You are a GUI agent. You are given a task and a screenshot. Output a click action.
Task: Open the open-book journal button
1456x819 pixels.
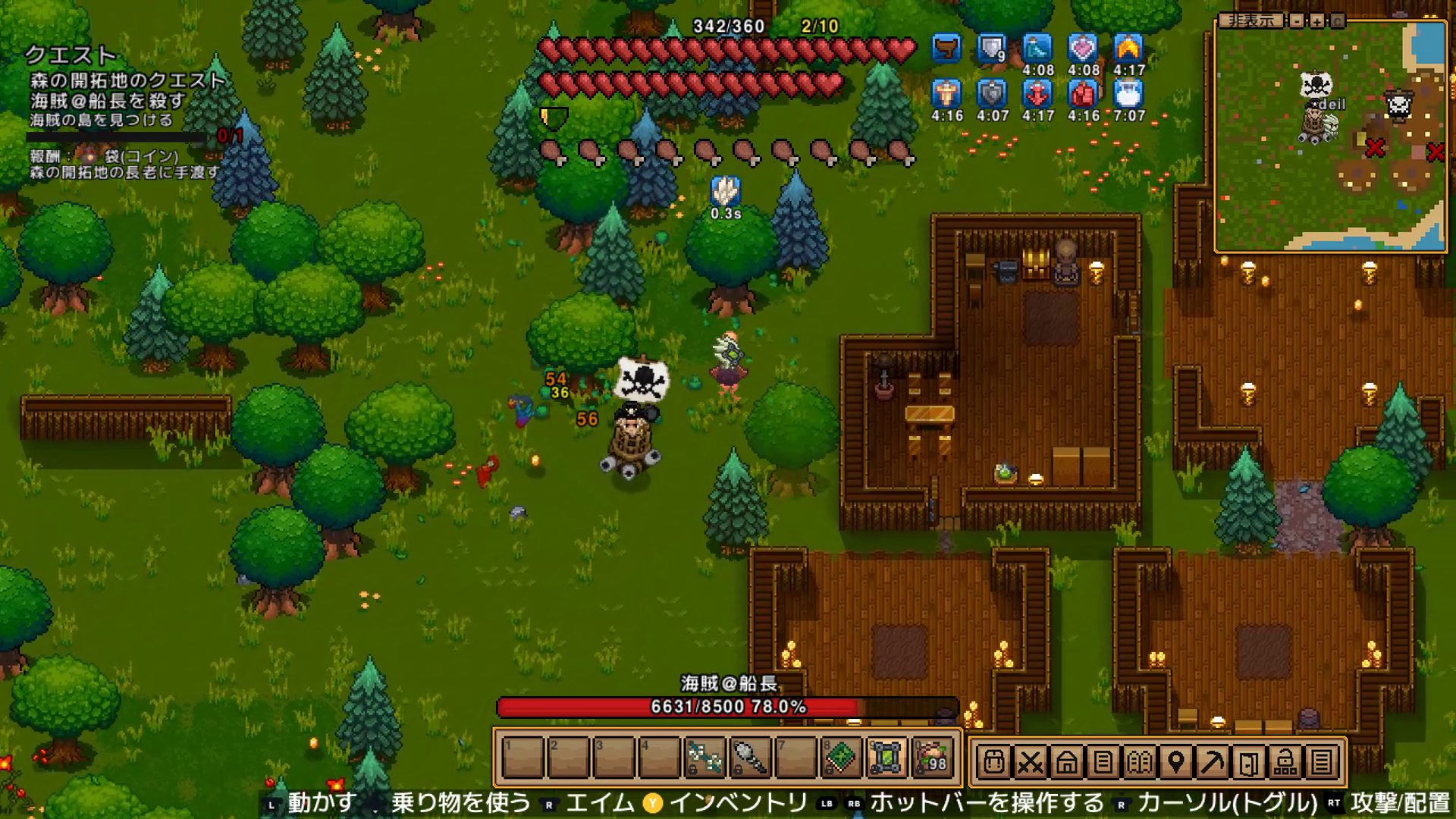coord(1139,761)
